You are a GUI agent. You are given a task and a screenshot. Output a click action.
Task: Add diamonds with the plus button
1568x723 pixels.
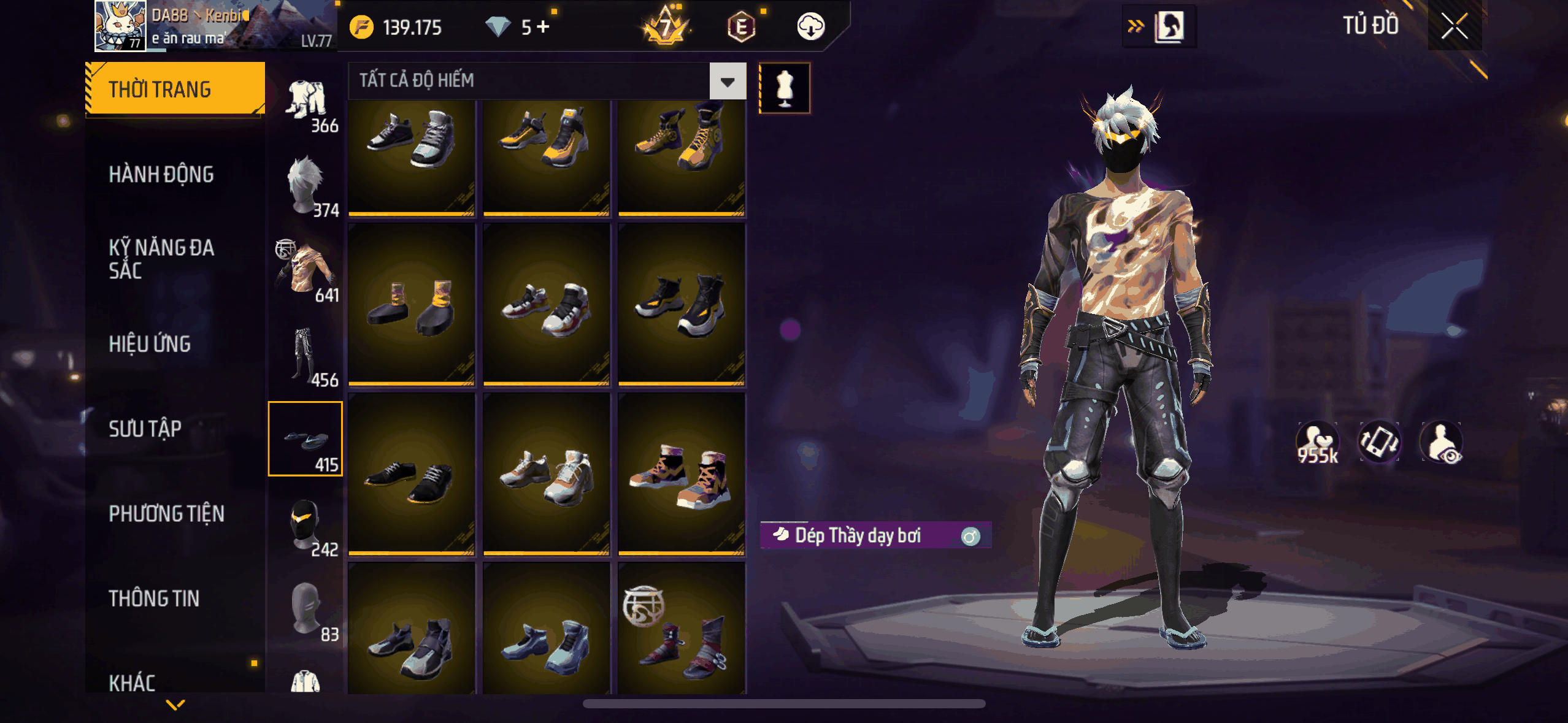point(543,27)
